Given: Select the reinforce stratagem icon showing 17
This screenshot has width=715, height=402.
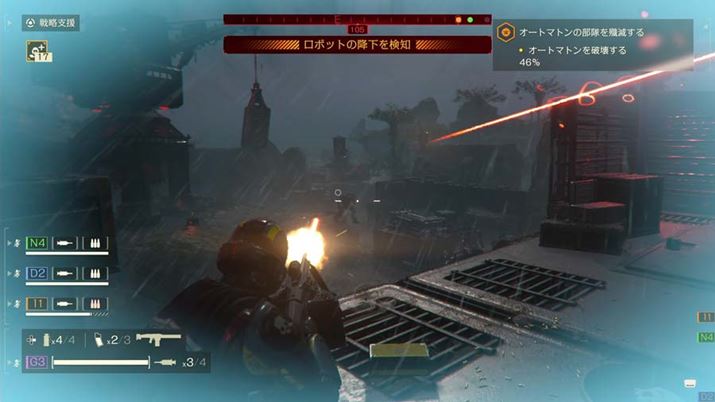Looking at the screenshot, I should tap(40, 51).
